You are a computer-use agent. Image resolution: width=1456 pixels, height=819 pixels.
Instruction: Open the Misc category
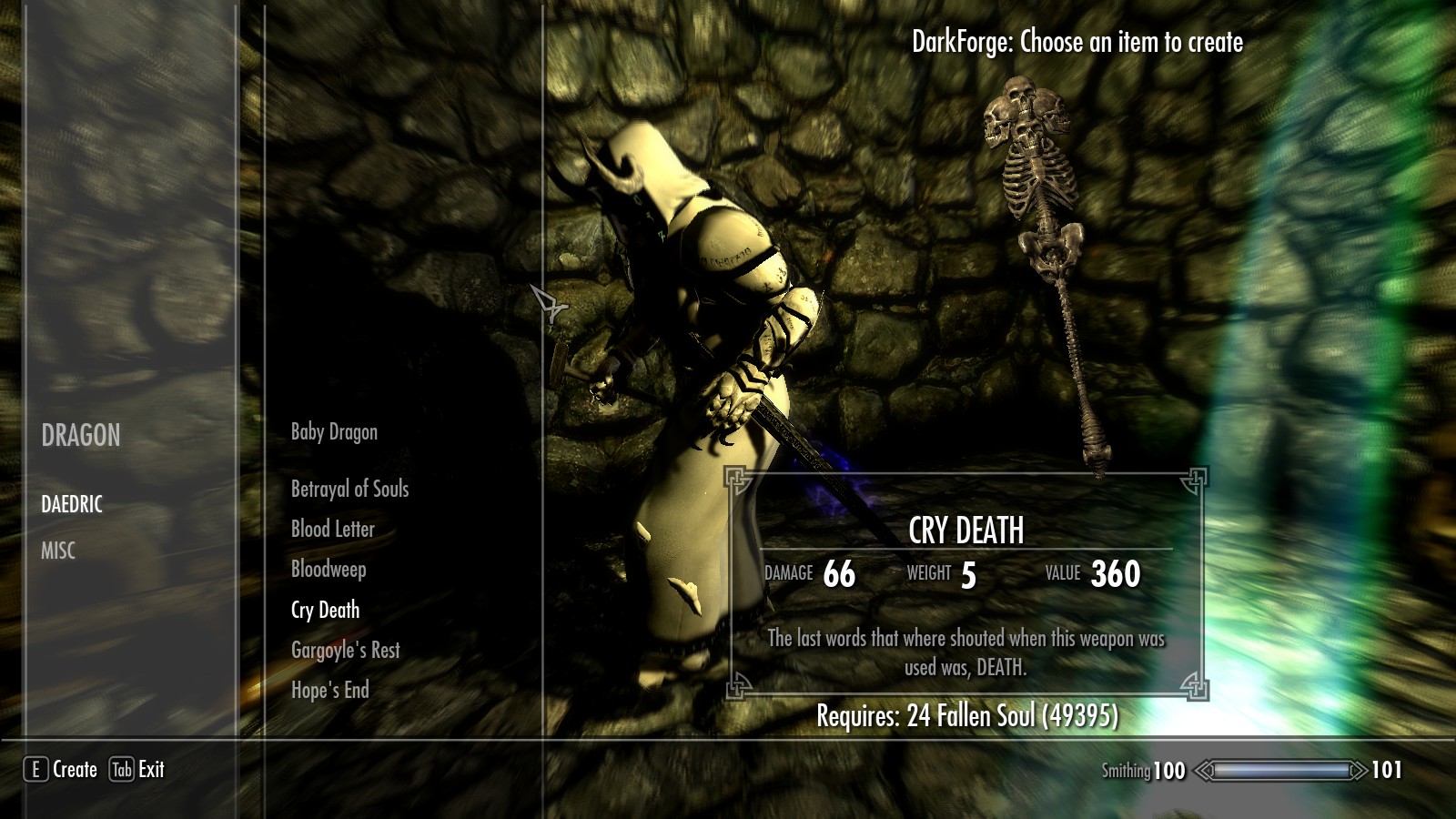pos(58,551)
